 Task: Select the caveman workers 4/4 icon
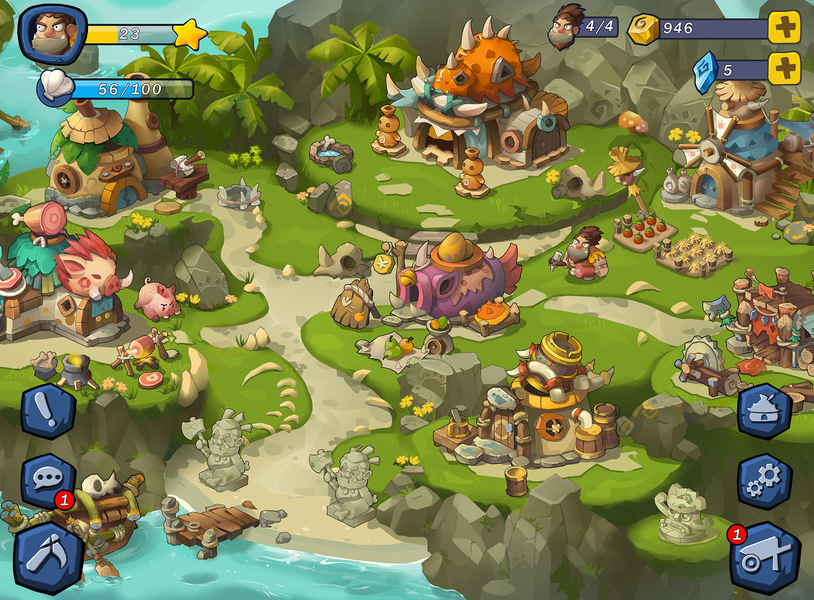tap(567, 26)
